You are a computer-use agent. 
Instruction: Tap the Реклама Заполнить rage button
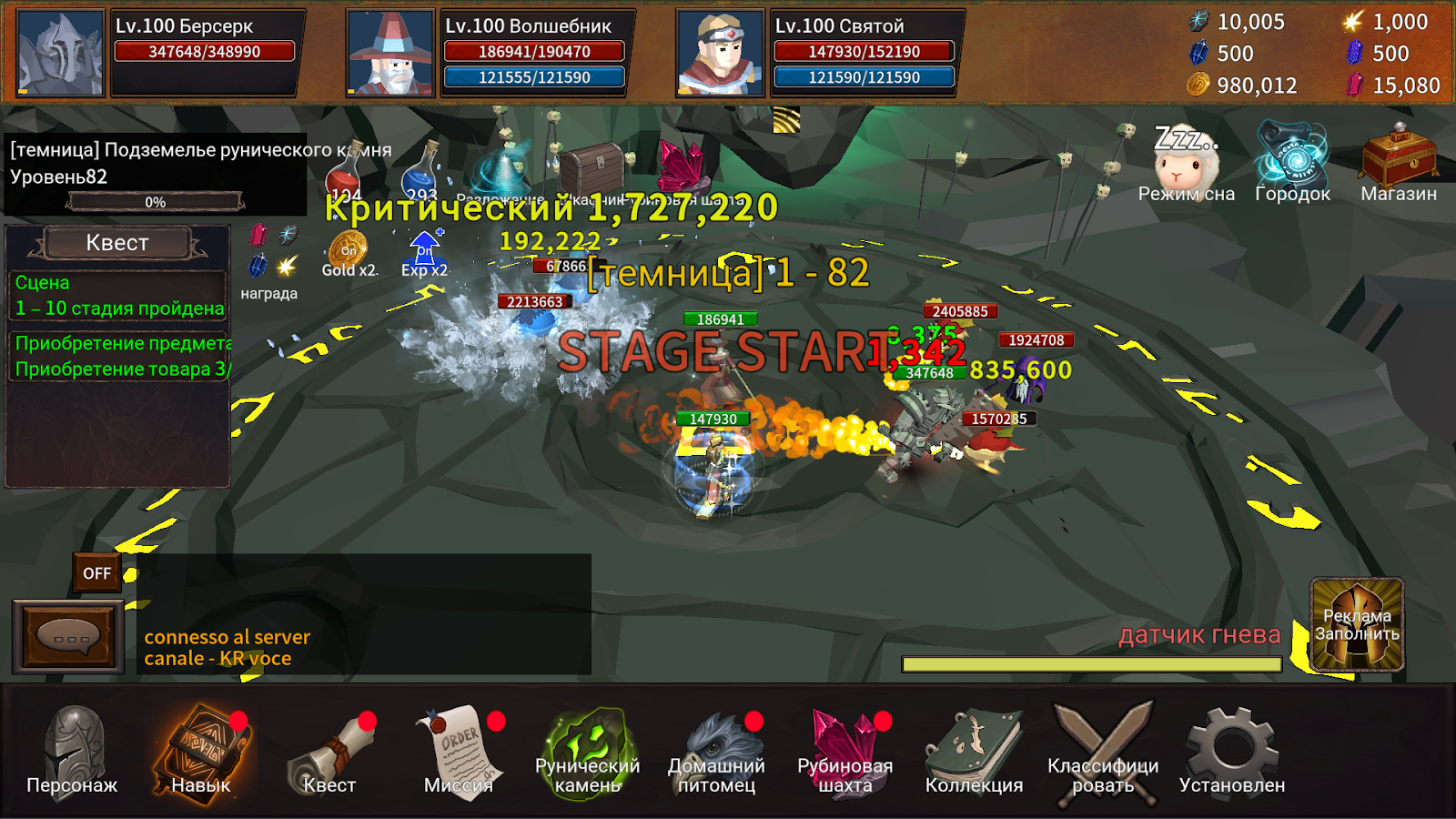tap(1357, 625)
